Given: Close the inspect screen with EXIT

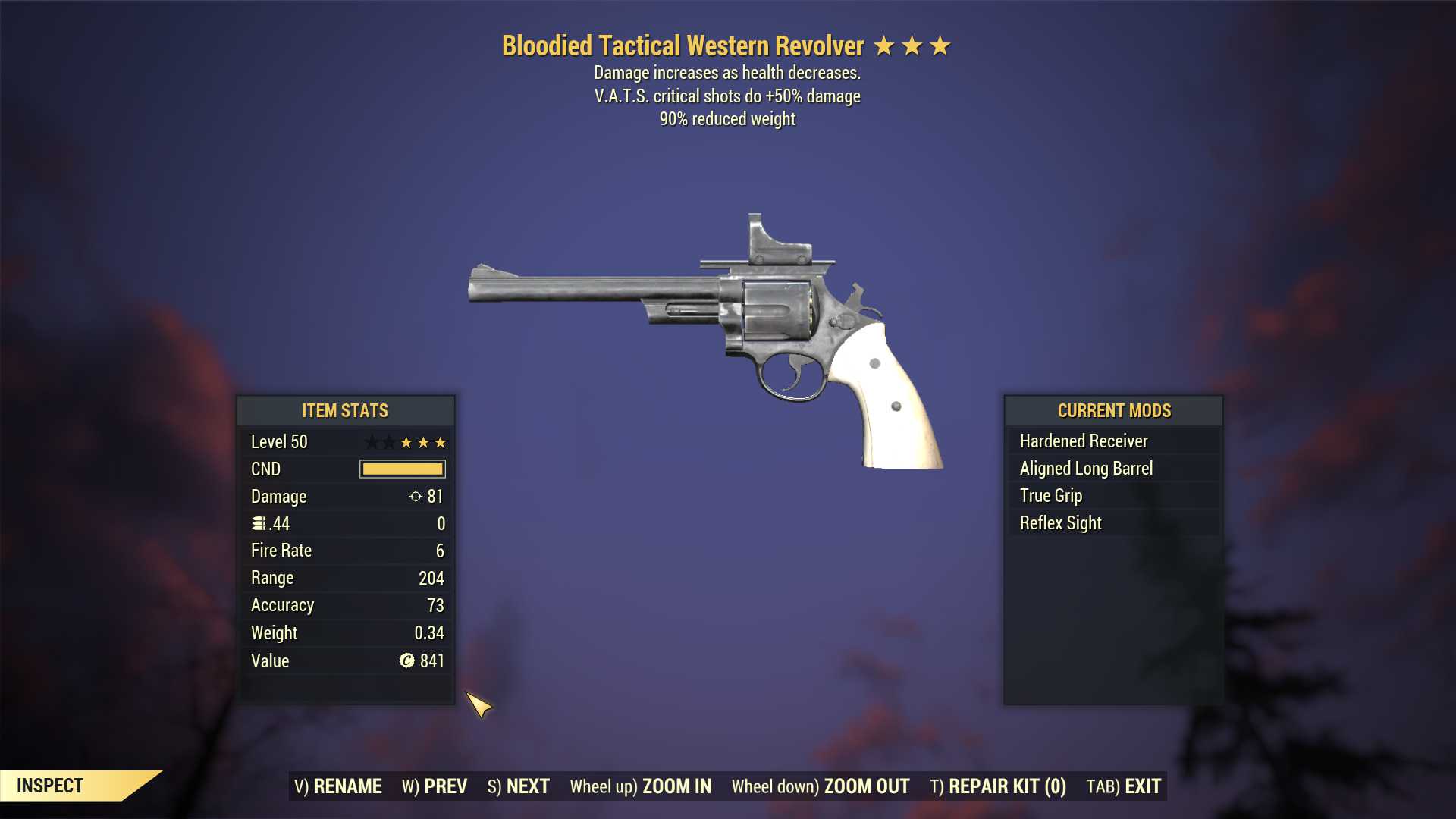Looking at the screenshot, I should tap(1124, 786).
